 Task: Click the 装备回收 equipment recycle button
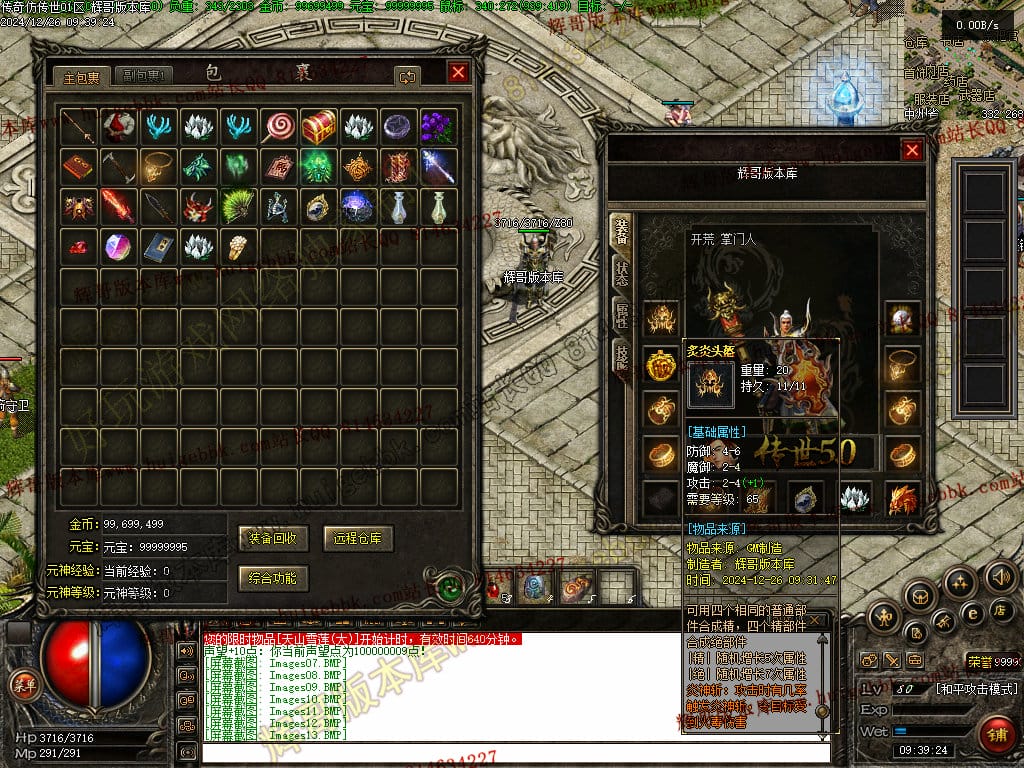pyautogui.click(x=274, y=538)
